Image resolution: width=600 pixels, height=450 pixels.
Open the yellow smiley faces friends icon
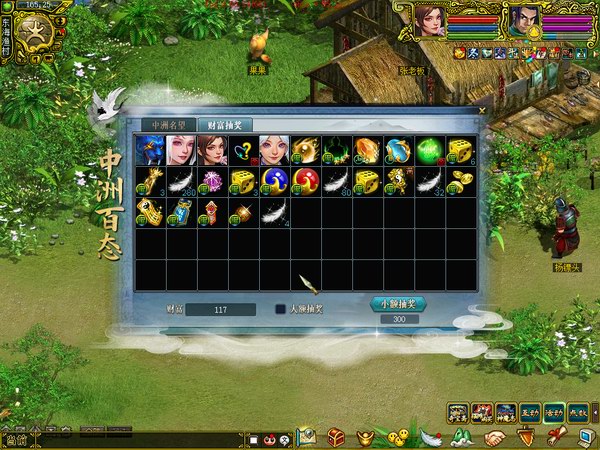point(400,437)
